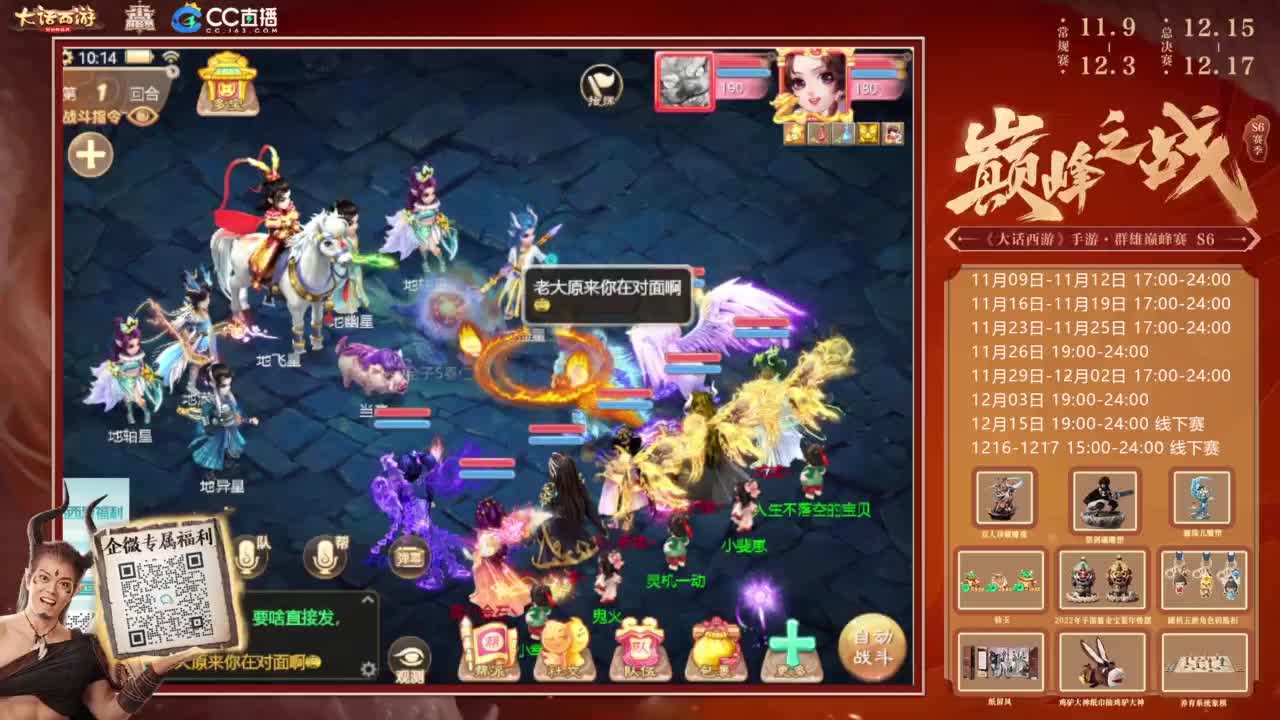Toggle the 战斗指令 battle command eye
This screenshot has height=720, width=1280.
tap(142, 117)
